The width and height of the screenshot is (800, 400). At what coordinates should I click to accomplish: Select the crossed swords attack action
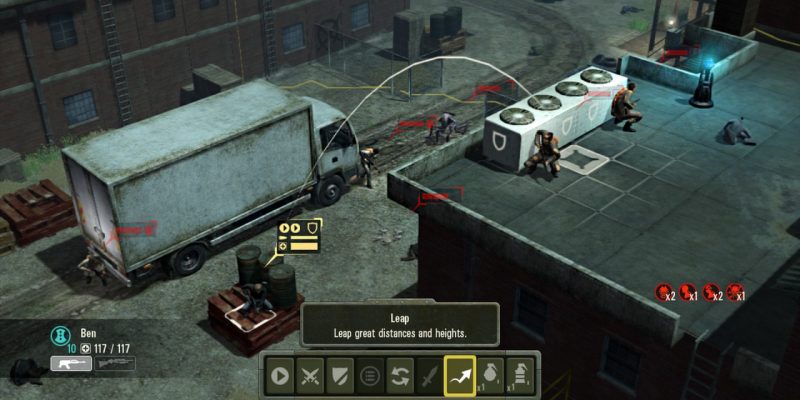click(x=311, y=375)
